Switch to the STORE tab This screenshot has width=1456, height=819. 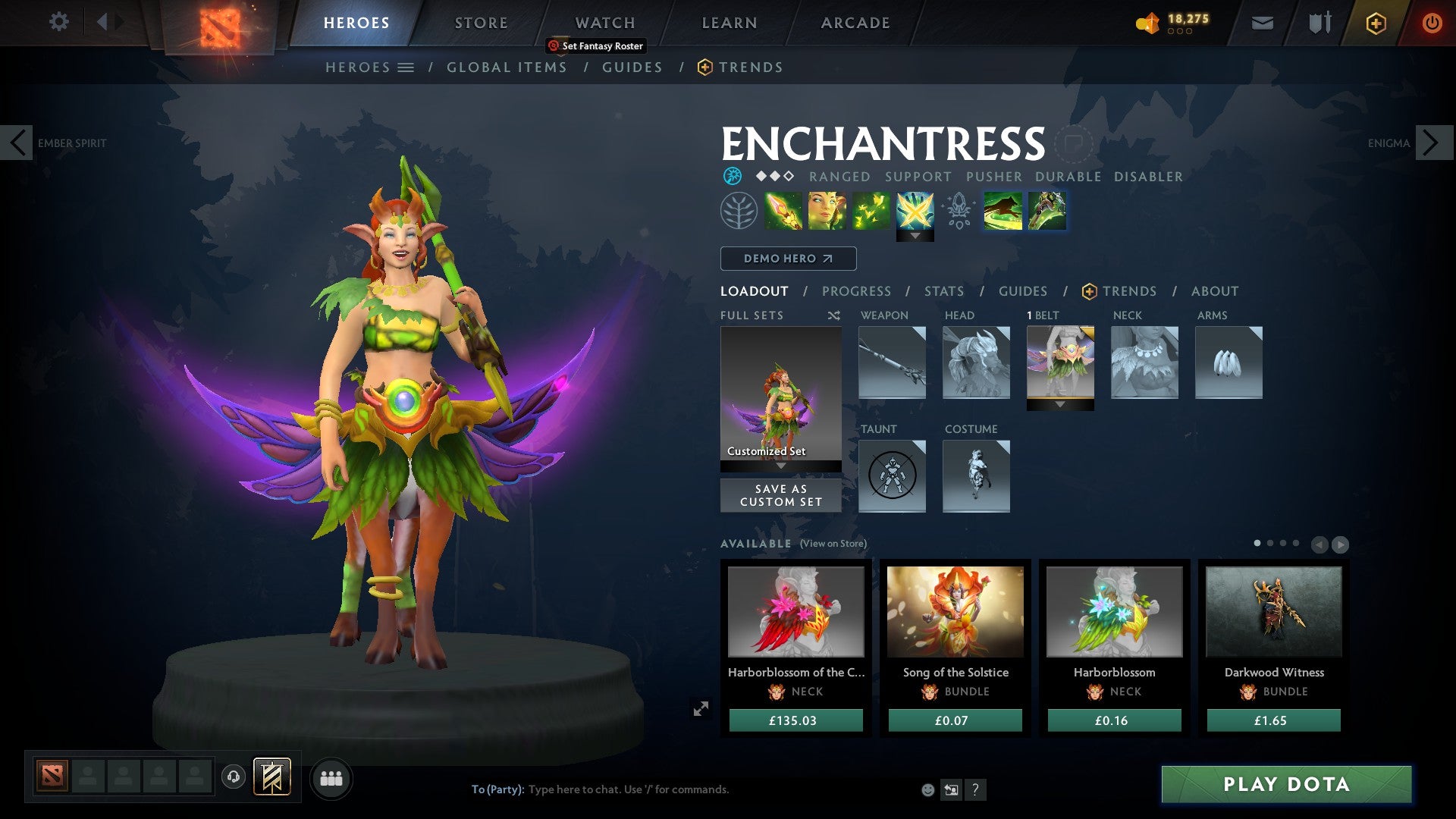[x=480, y=22]
